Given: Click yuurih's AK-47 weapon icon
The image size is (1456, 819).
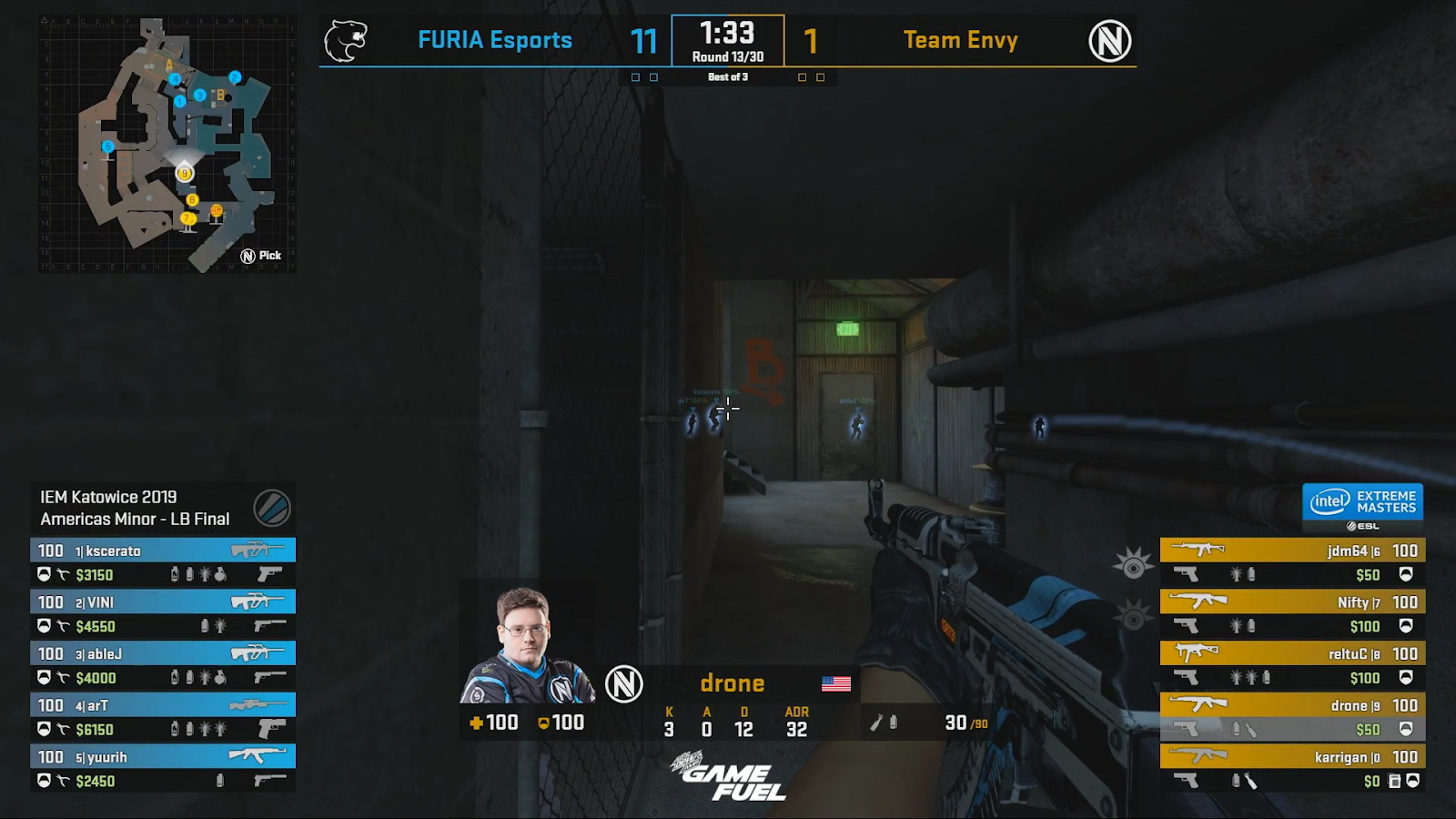Looking at the screenshot, I should 258,754.
